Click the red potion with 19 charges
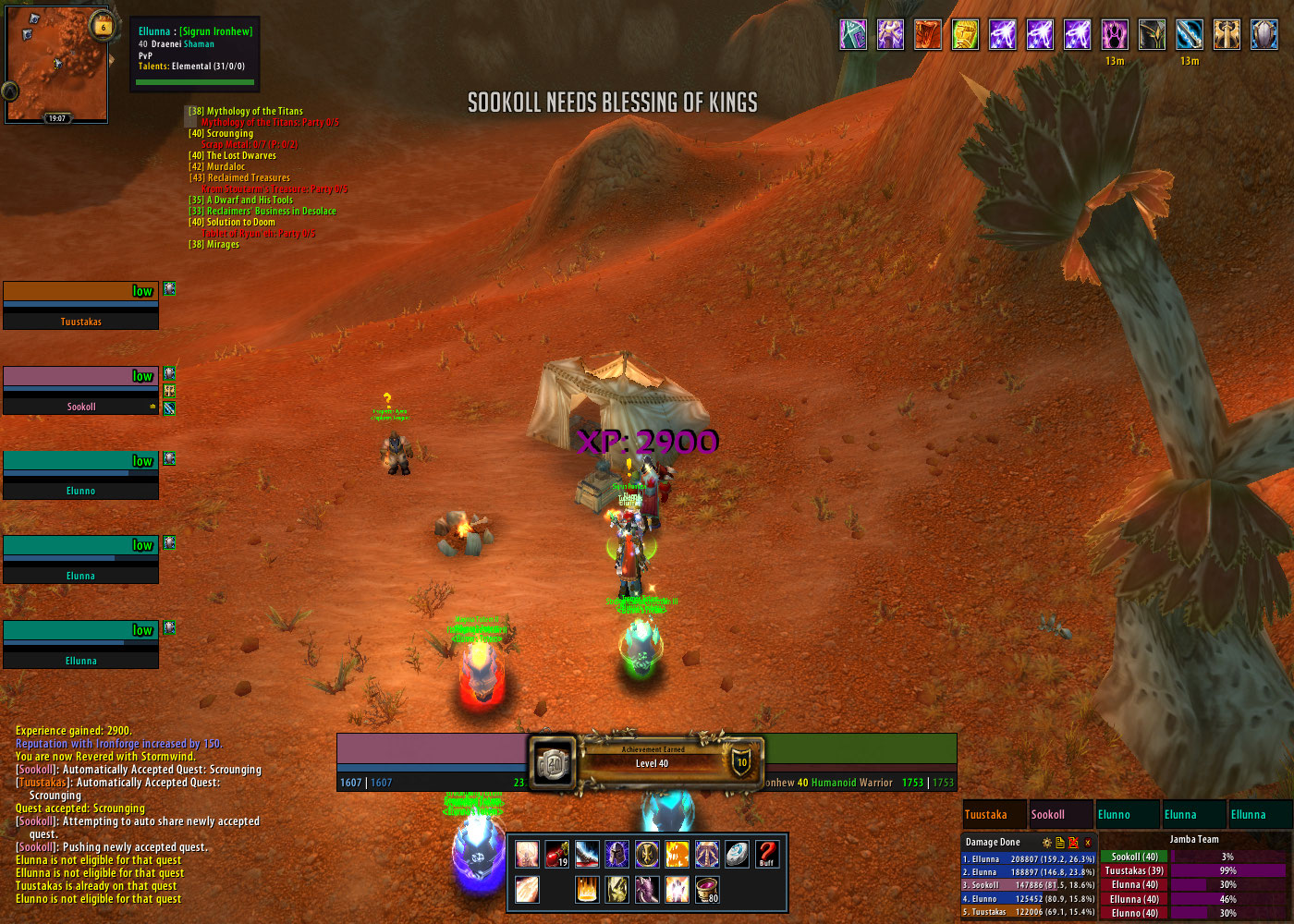1294x924 pixels. pyautogui.click(x=557, y=855)
